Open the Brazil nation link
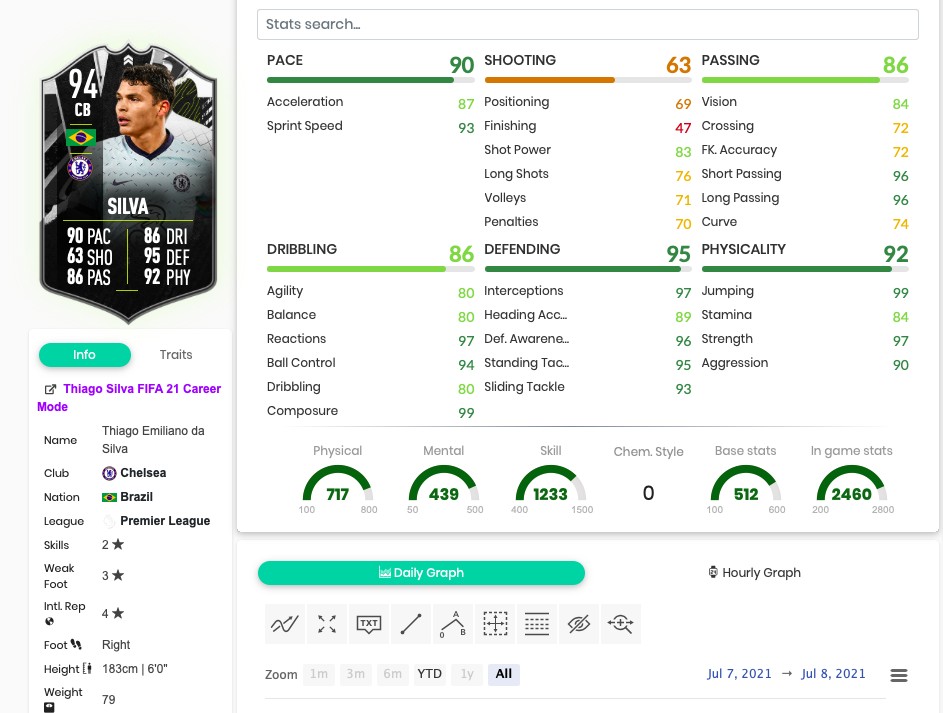 [136, 497]
